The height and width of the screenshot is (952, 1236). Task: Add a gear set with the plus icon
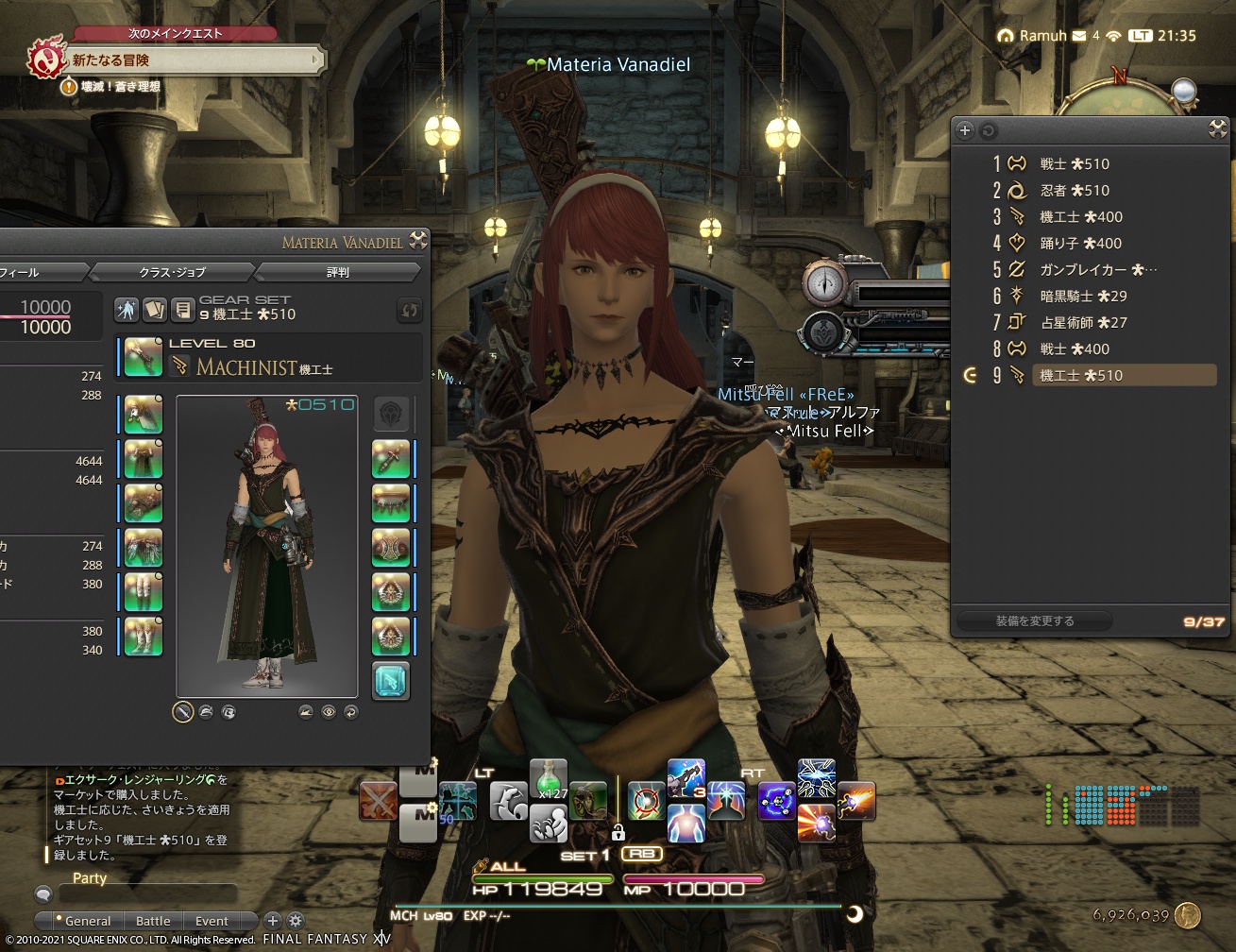(964, 130)
